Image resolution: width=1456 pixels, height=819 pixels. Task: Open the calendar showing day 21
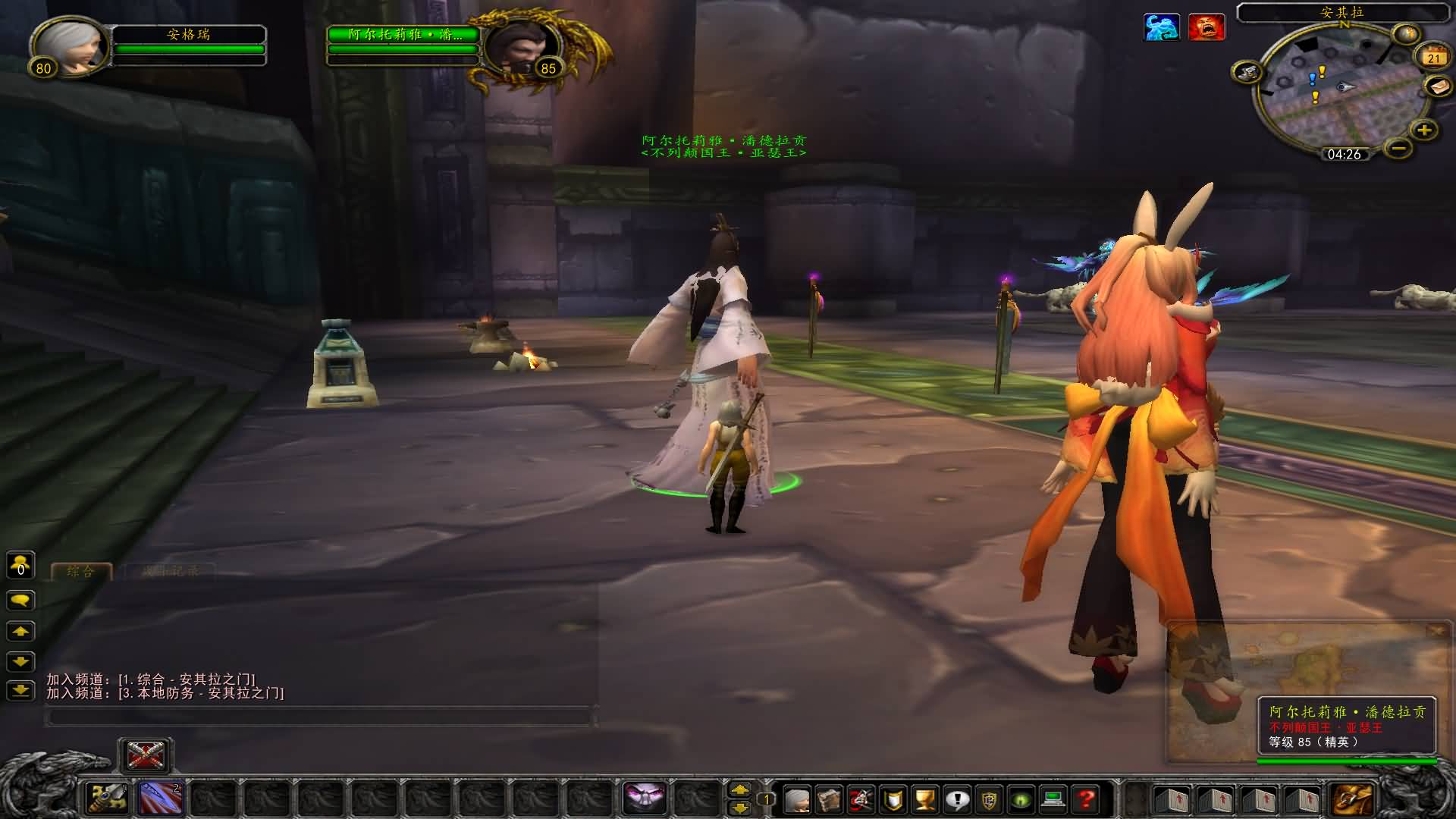(x=1432, y=57)
